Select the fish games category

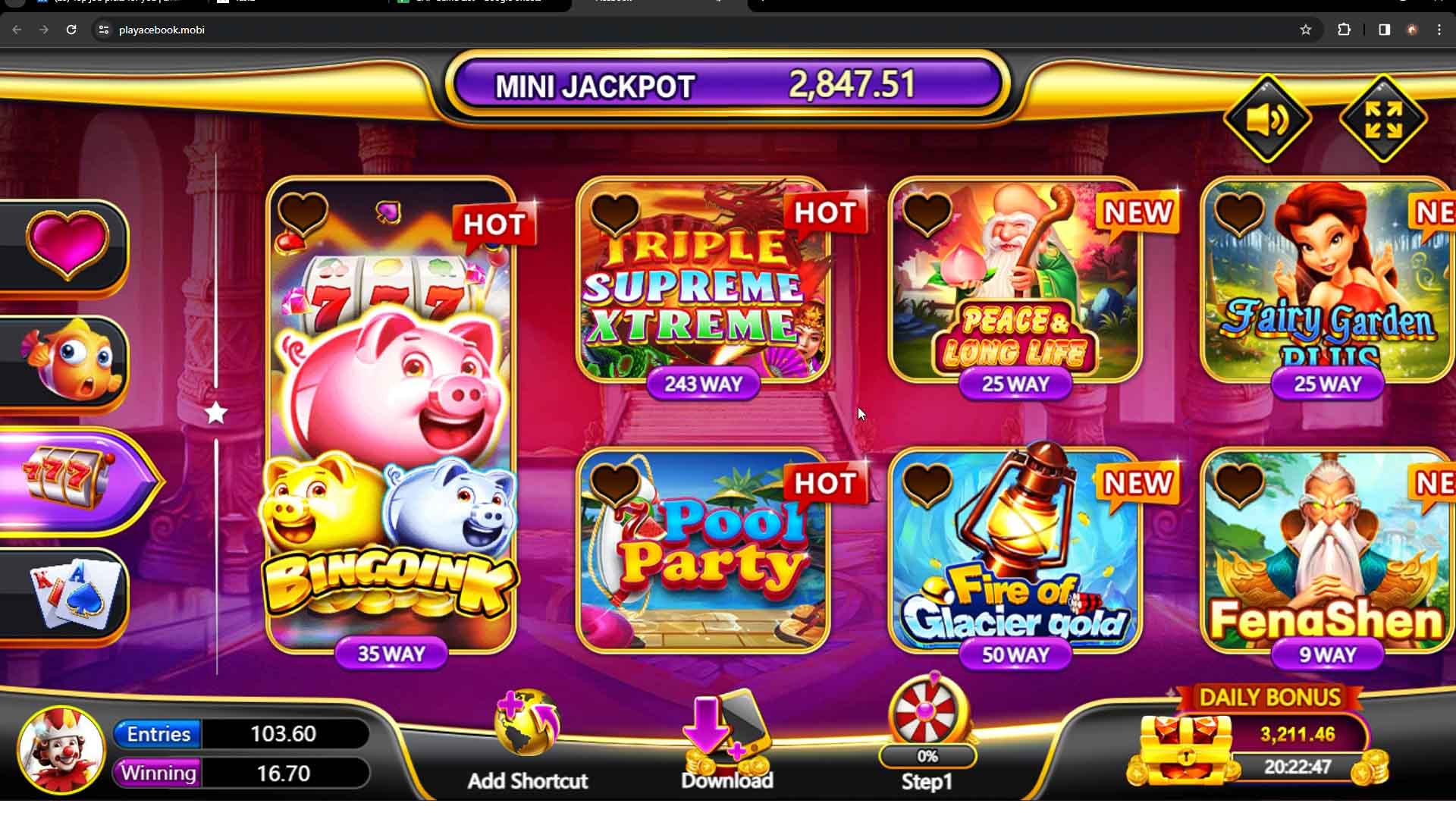pos(67,360)
